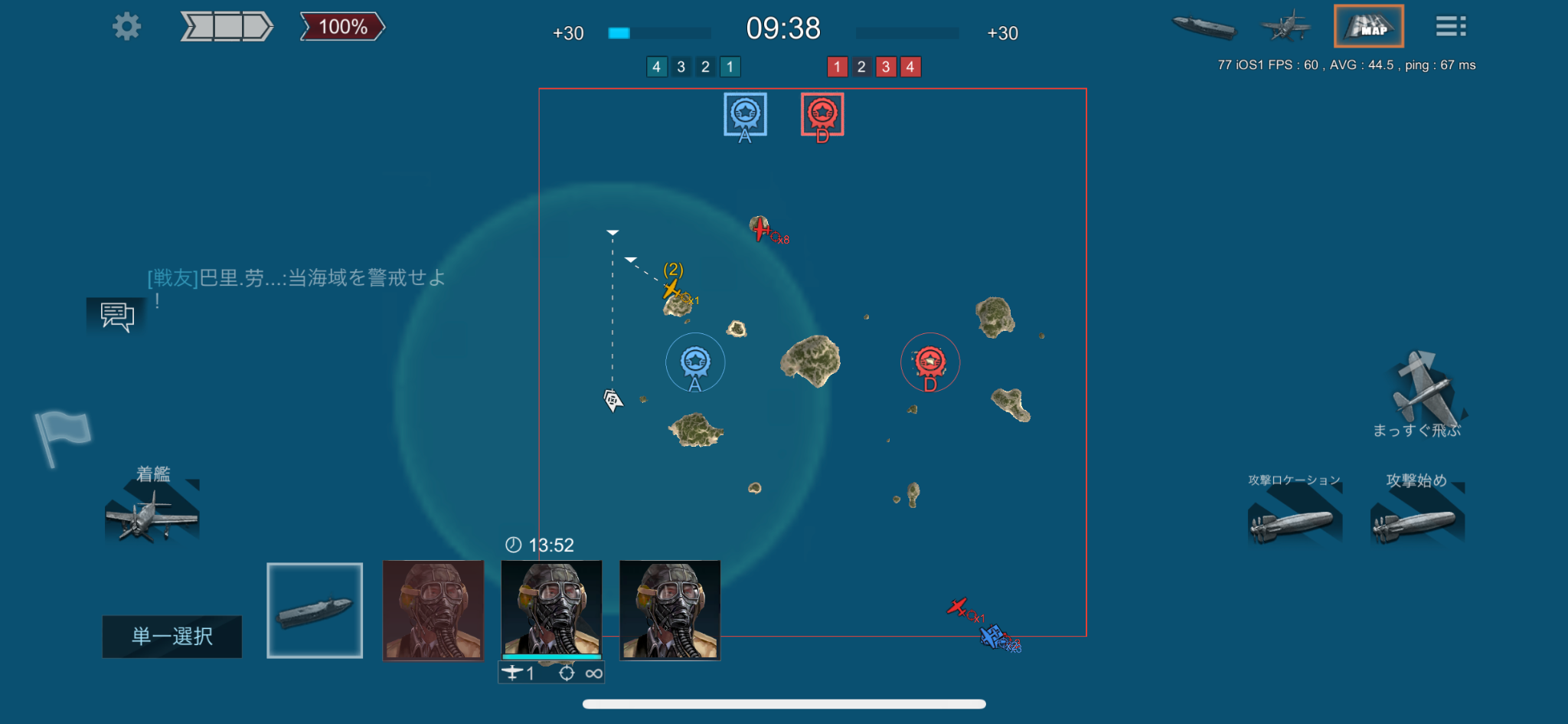
Task: Click the red capture point D map marker
Action: coord(930,362)
